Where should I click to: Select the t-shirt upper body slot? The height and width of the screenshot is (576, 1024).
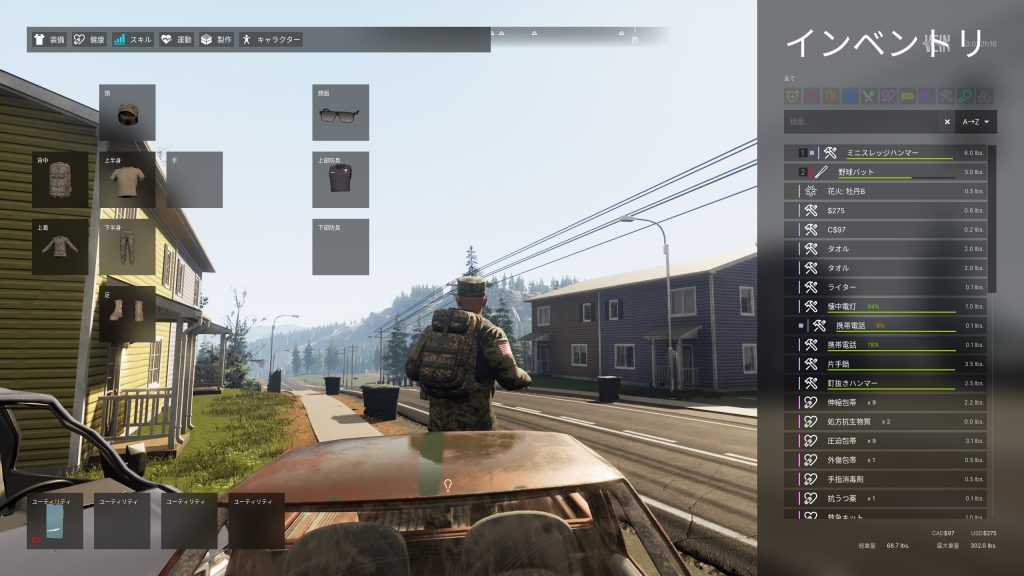click(x=127, y=180)
